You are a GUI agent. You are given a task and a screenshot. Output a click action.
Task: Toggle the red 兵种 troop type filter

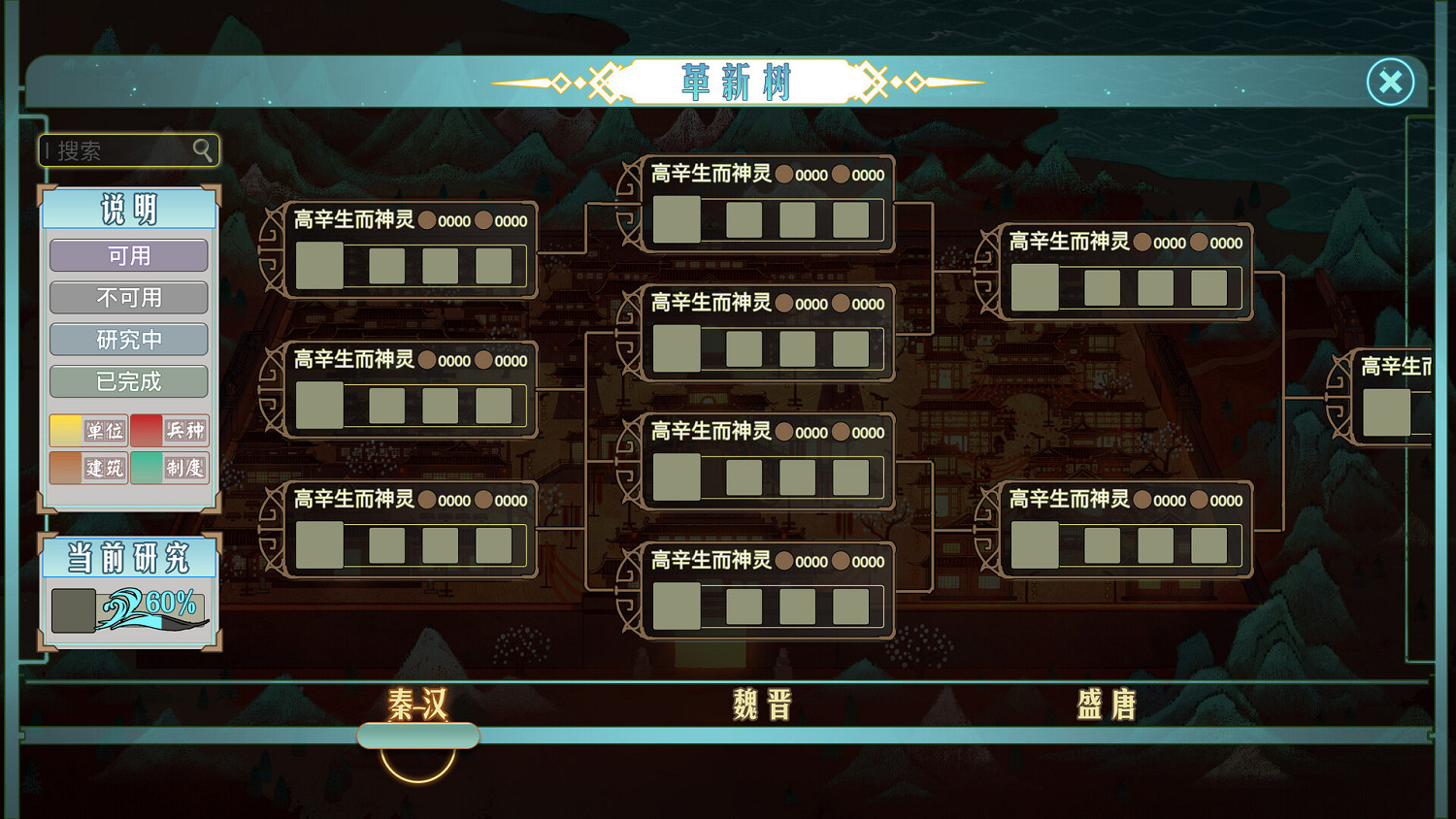click(170, 430)
